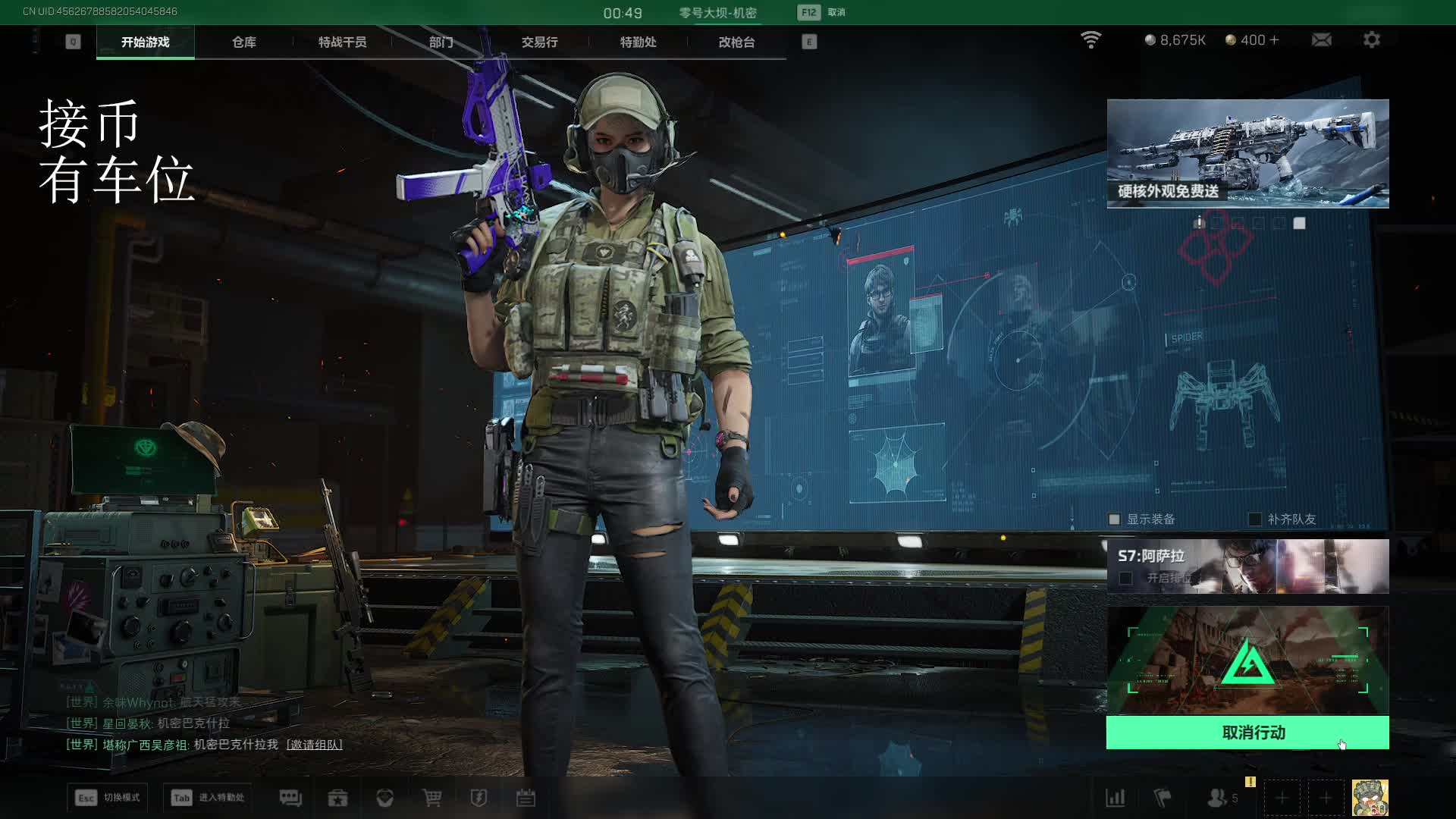Go to the 交易行 tab
The image size is (1456, 819).
click(539, 42)
